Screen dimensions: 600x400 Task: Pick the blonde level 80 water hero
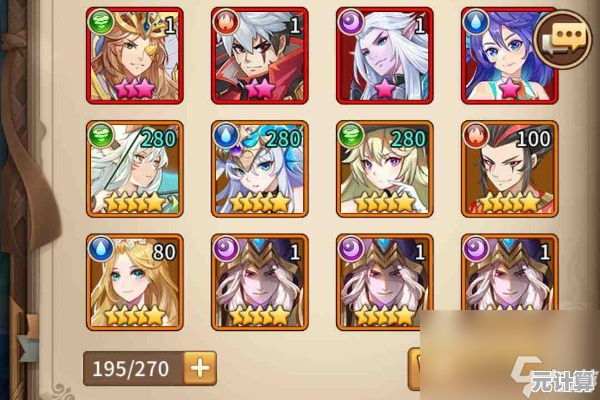tap(135, 282)
